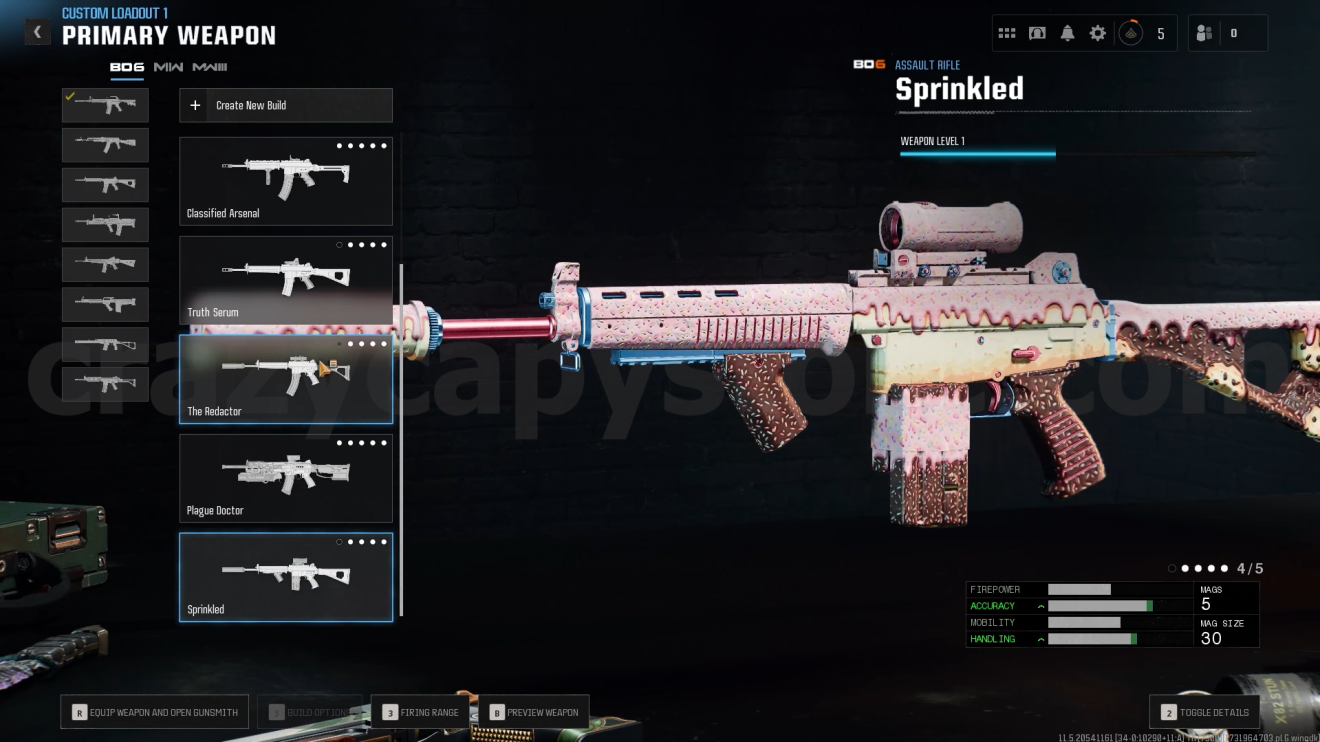Go back using the top-left arrow

pos(37,32)
